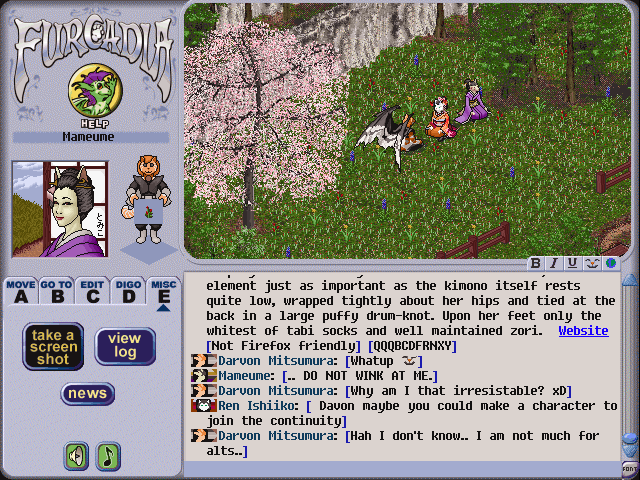The image size is (640, 480).
Task: Select the DIGO D tab
Action: point(127,291)
